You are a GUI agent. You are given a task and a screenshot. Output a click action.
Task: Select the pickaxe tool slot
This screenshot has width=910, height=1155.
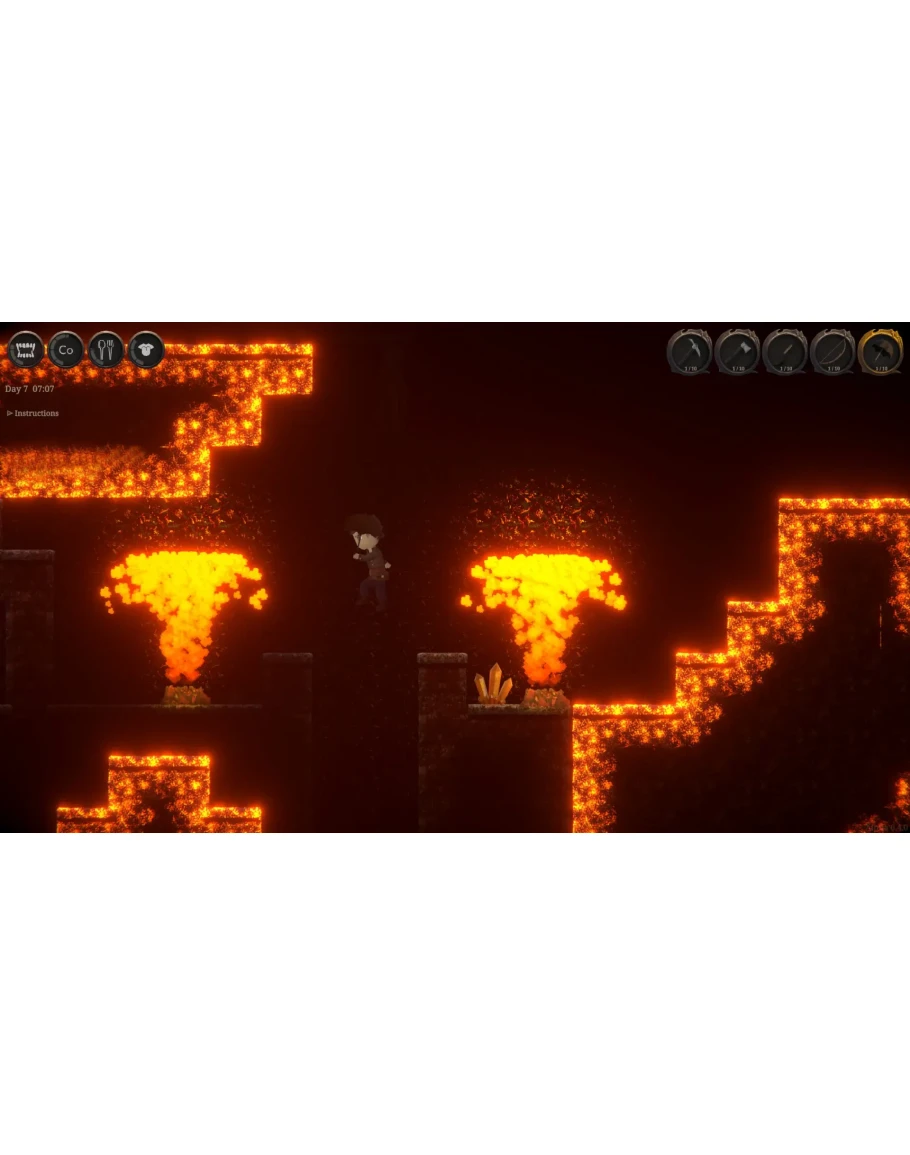click(690, 351)
